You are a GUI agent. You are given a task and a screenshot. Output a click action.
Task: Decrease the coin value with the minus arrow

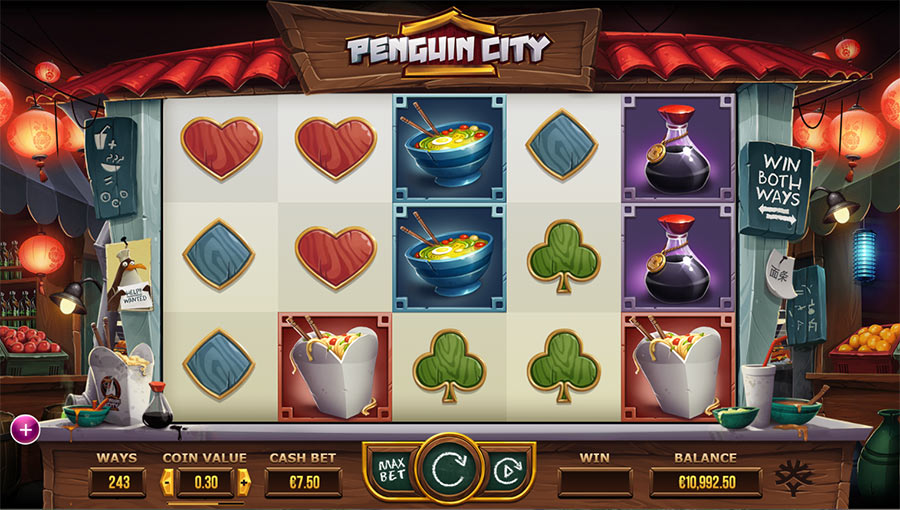167,483
